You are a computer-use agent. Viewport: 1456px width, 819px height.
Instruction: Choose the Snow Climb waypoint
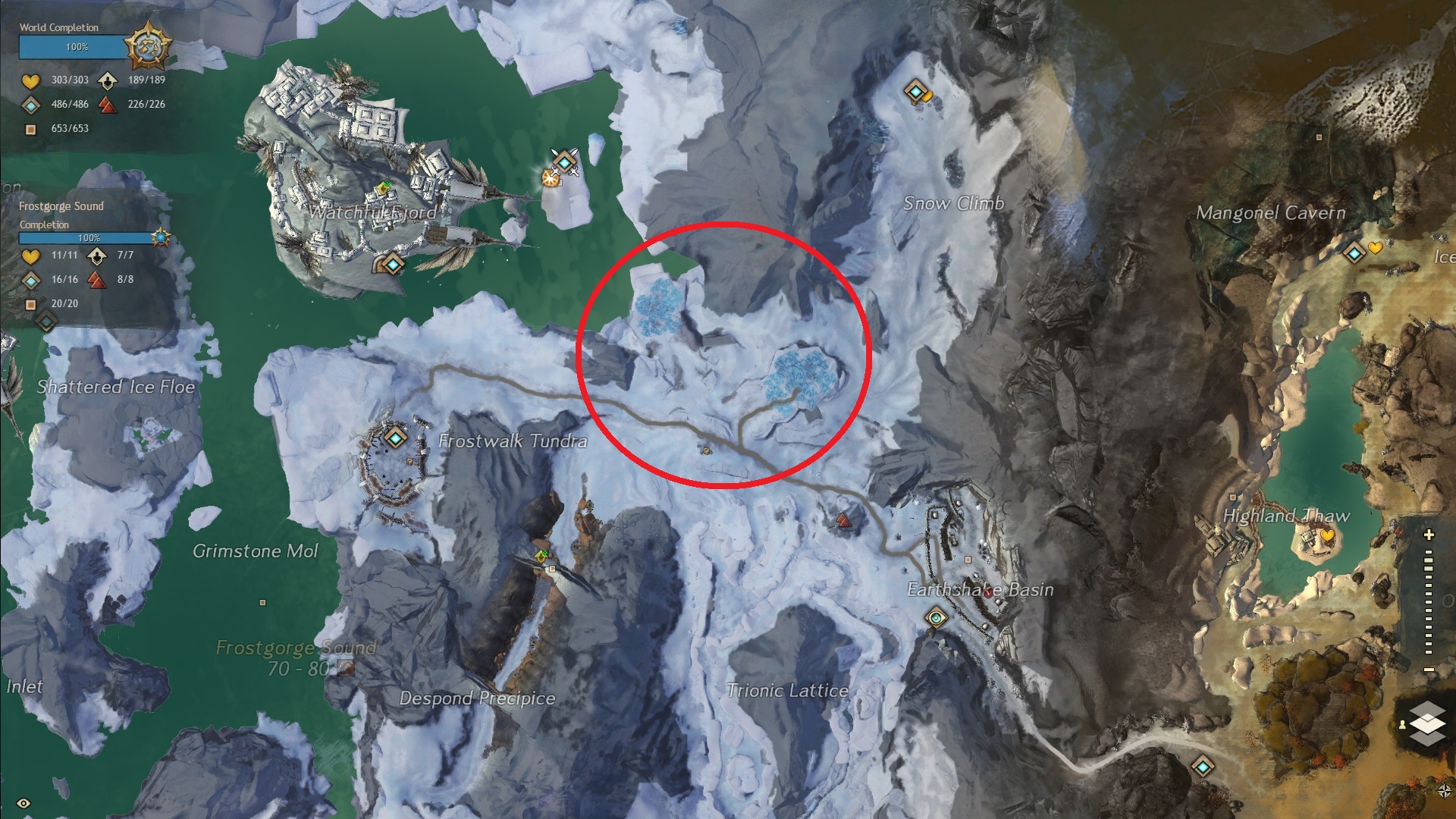coord(915,92)
